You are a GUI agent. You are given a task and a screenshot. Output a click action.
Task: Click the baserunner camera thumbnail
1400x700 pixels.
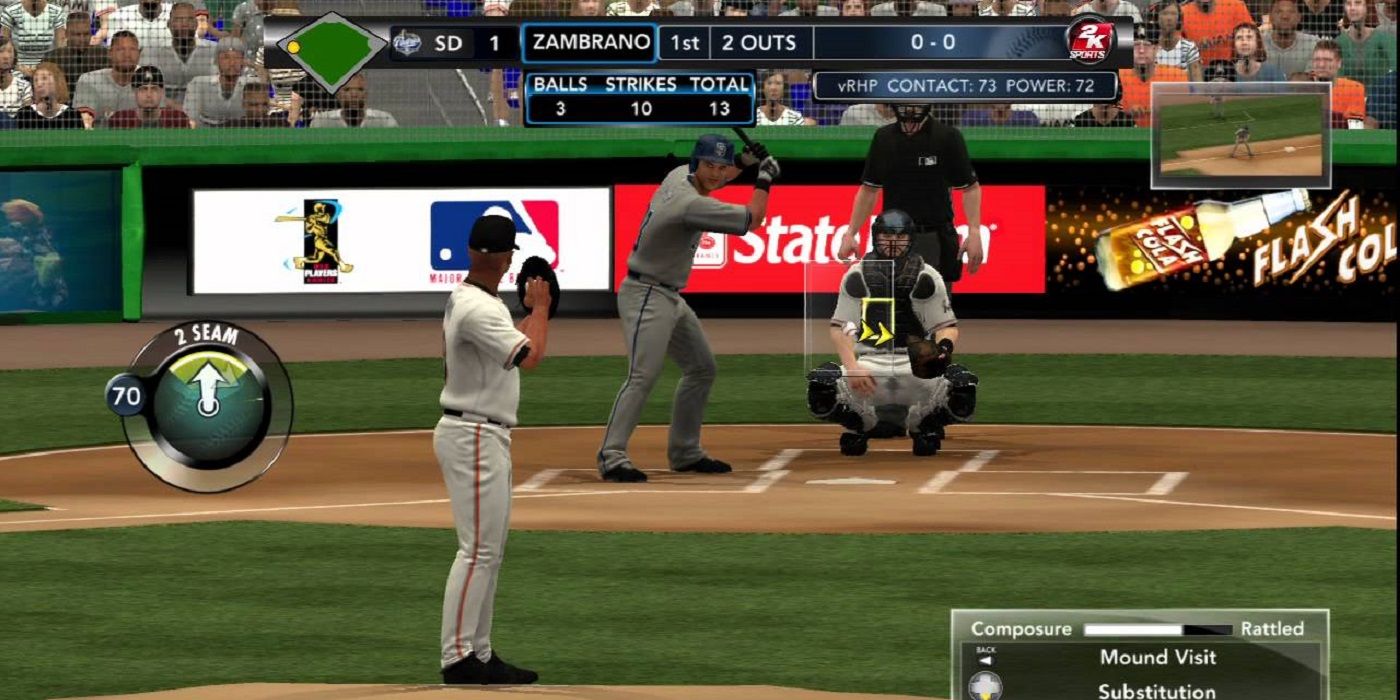(x=1240, y=135)
